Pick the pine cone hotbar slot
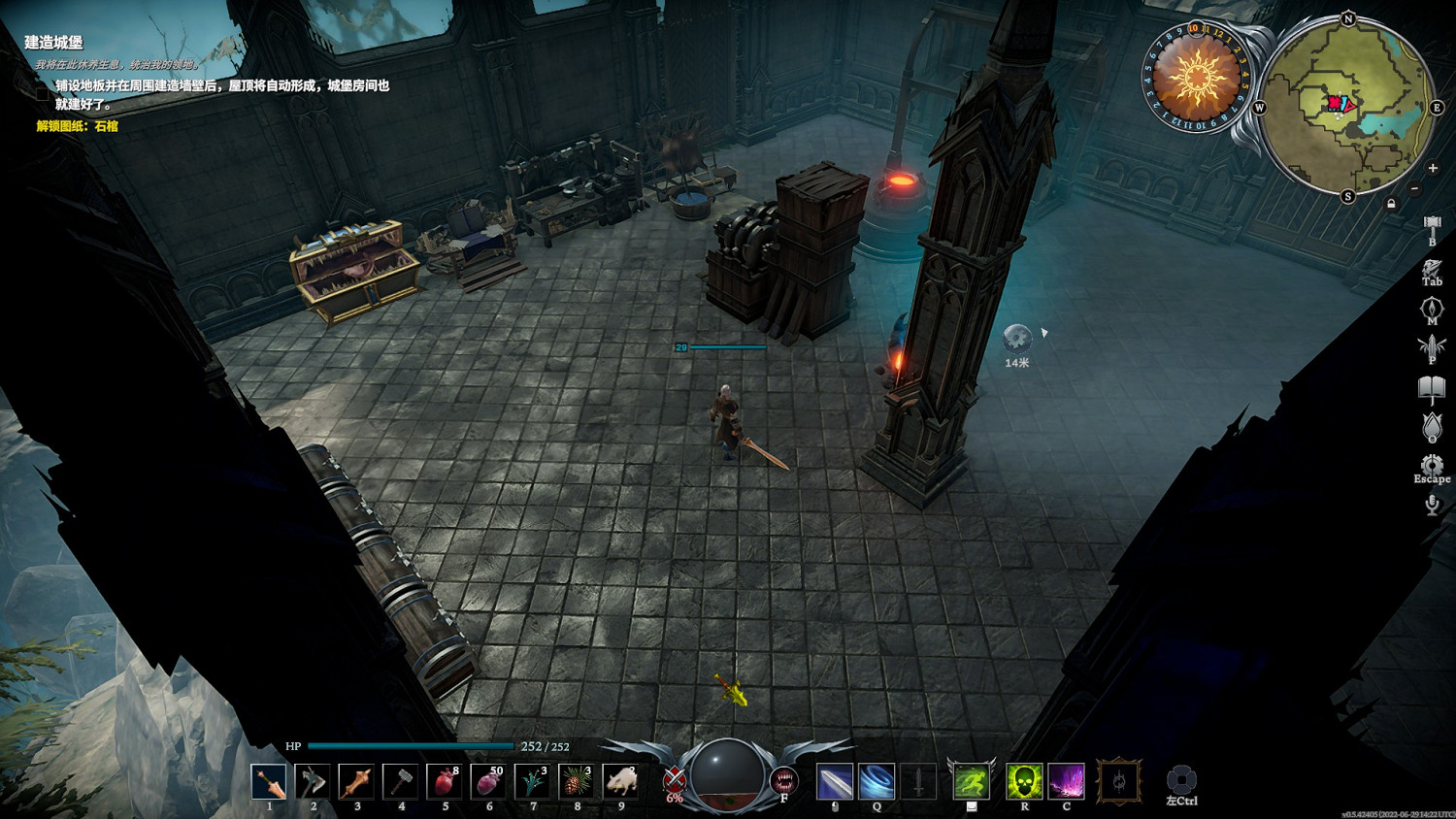 [x=576, y=781]
